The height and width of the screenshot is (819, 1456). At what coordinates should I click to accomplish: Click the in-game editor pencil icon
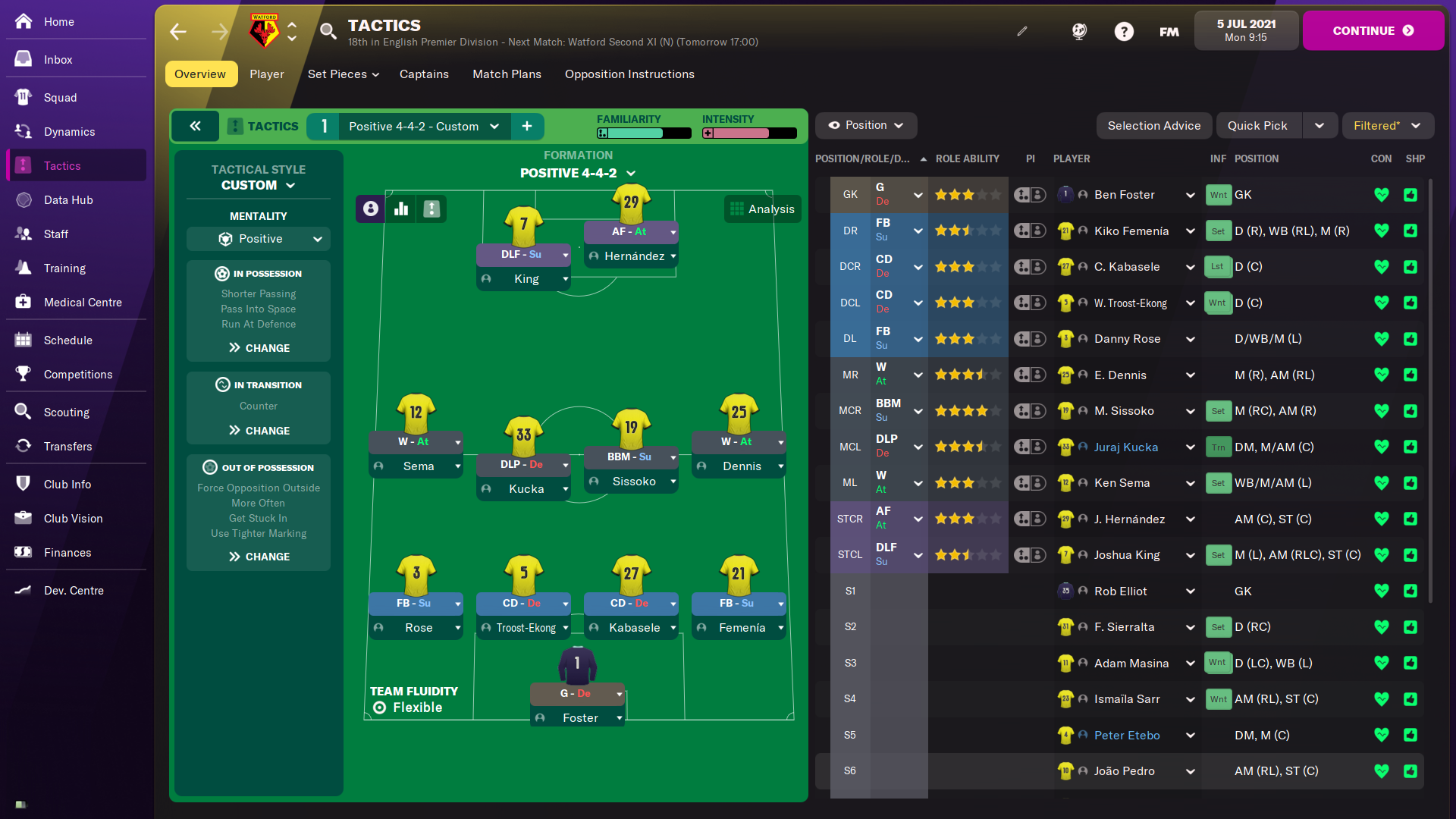[1021, 31]
